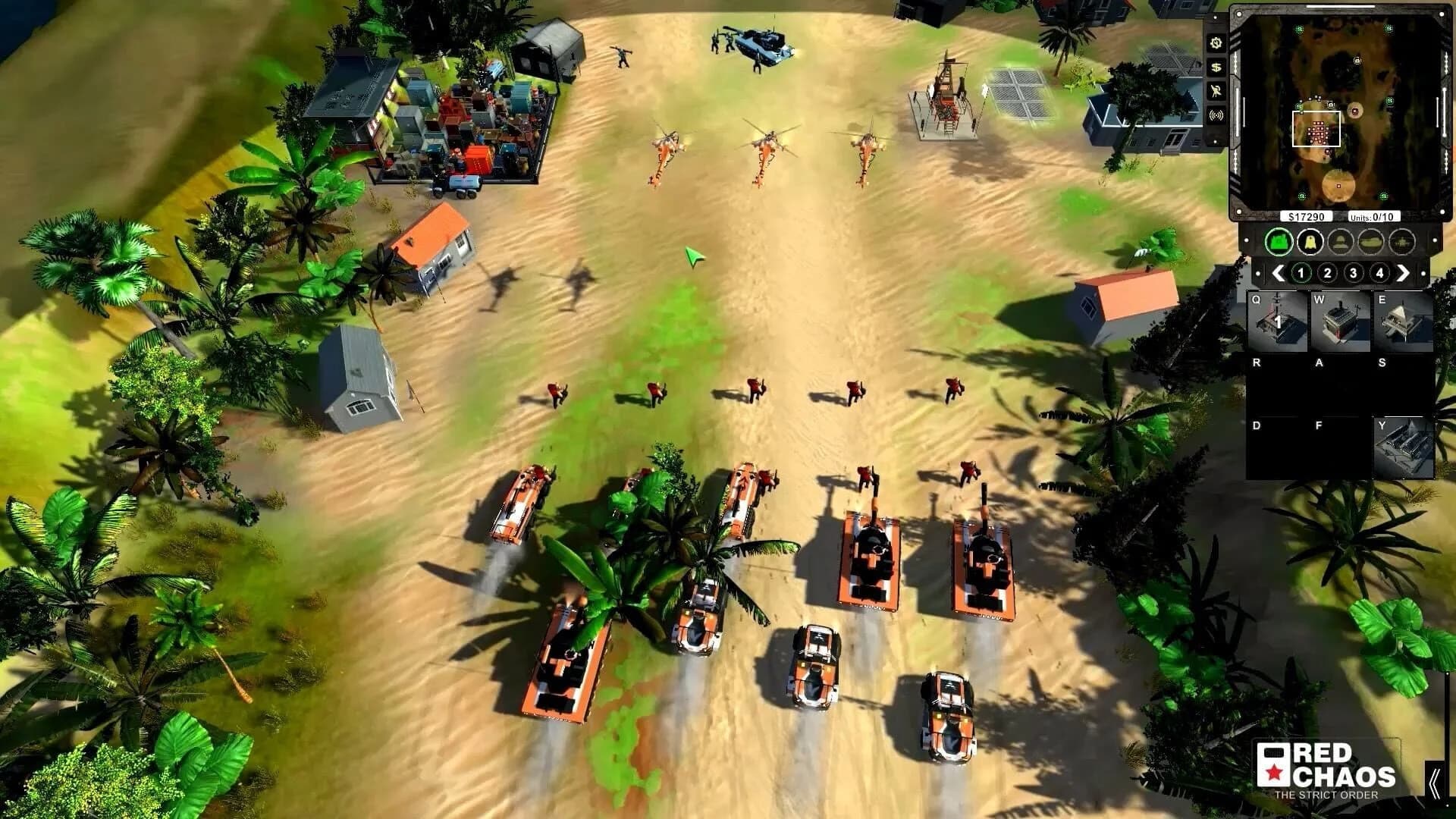Open the defense structures bell category icon
The height and width of the screenshot is (819, 1456).
click(x=1310, y=241)
